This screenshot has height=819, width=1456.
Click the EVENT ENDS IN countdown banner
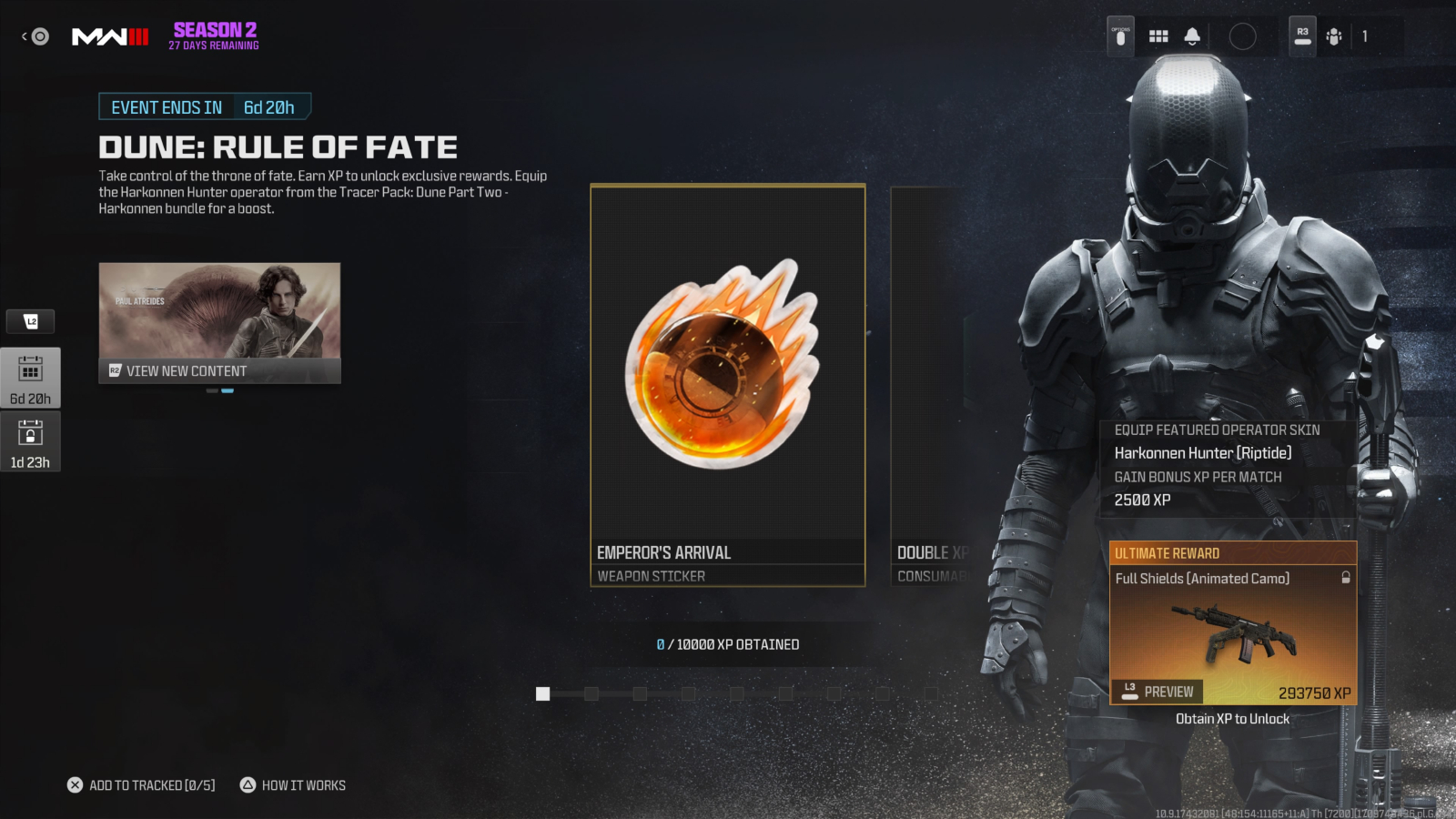[x=204, y=106]
